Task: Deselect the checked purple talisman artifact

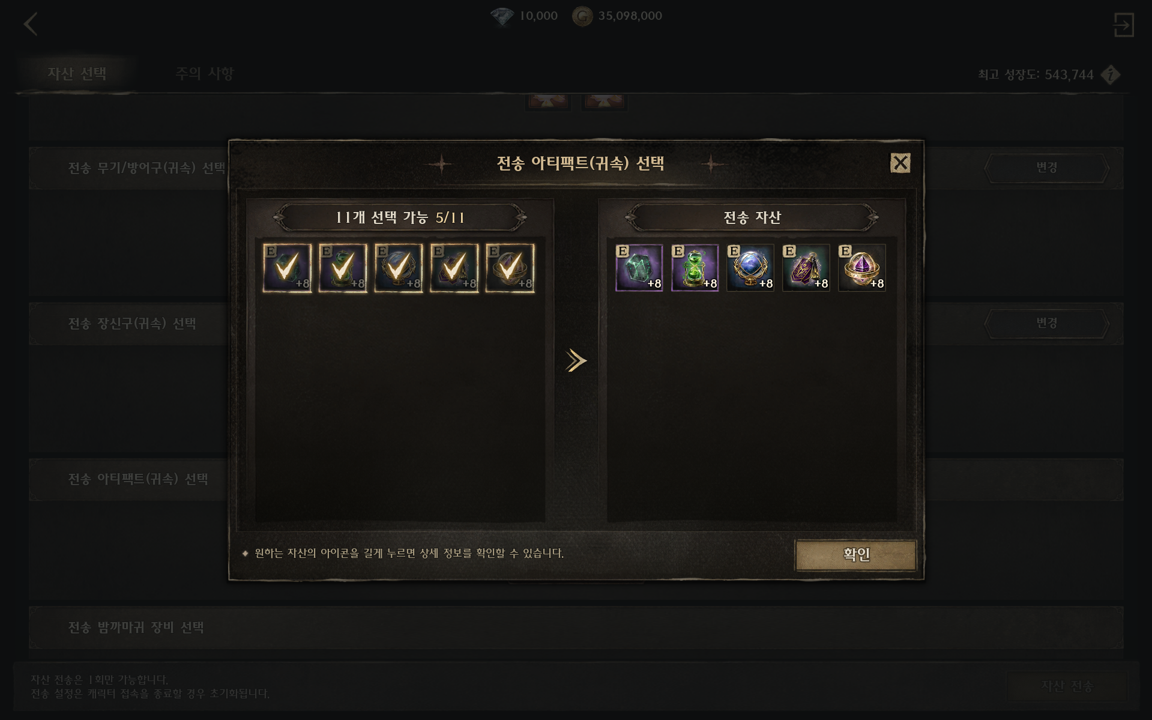Action: [454, 268]
